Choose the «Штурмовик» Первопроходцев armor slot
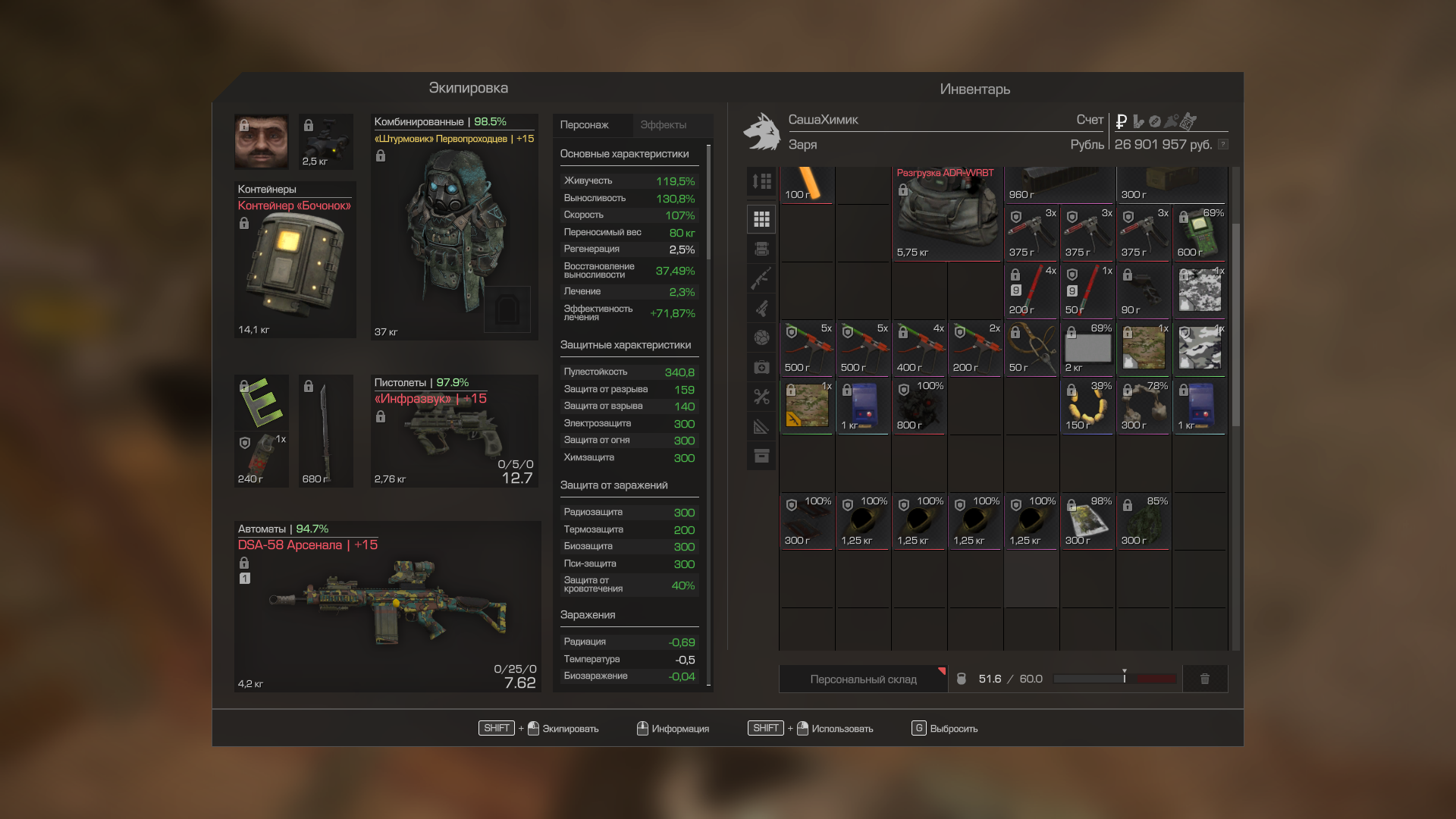 click(453, 227)
